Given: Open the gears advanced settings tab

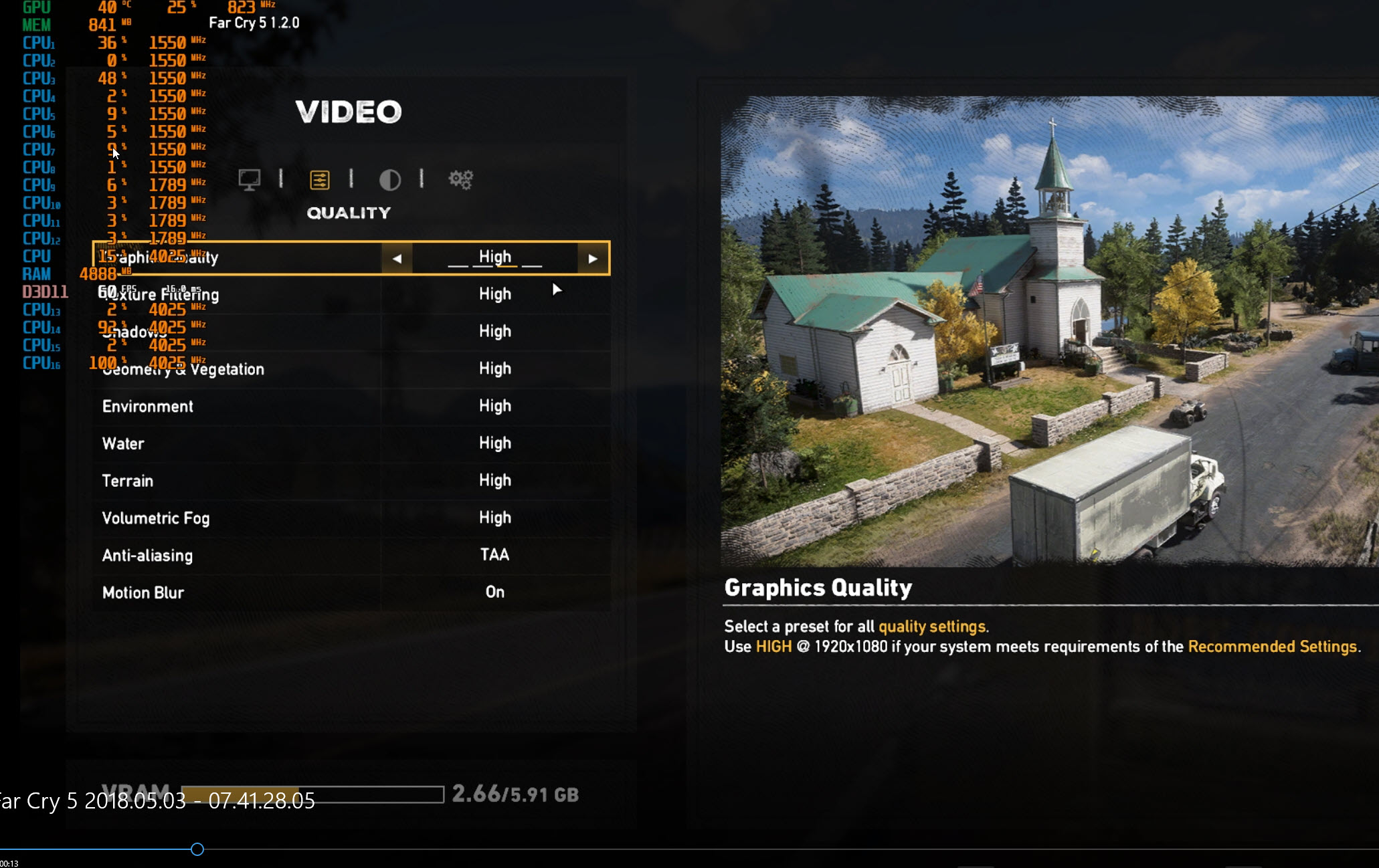Looking at the screenshot, I should tap(460, 179).
